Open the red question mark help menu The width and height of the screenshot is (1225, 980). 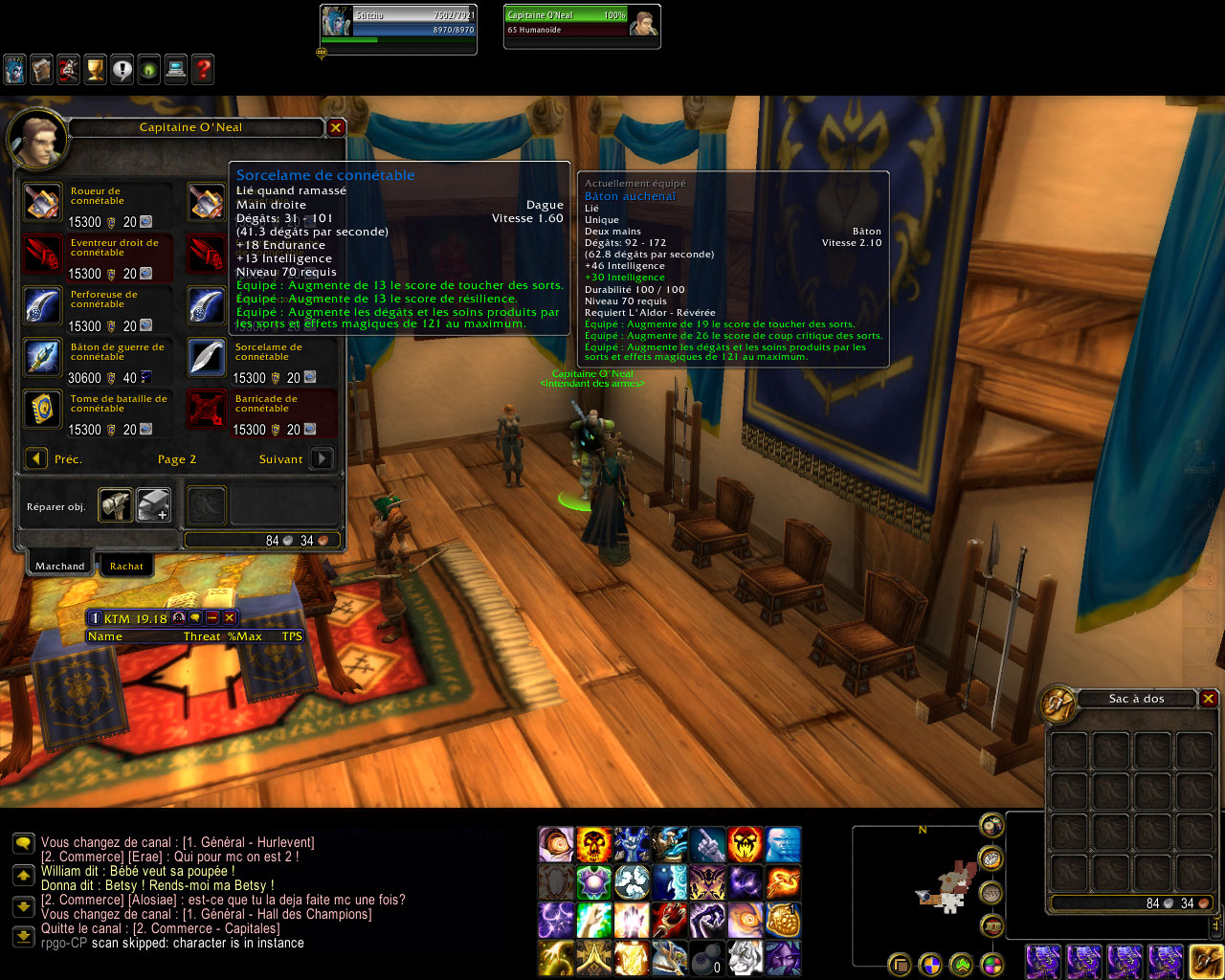pos(203,69)
